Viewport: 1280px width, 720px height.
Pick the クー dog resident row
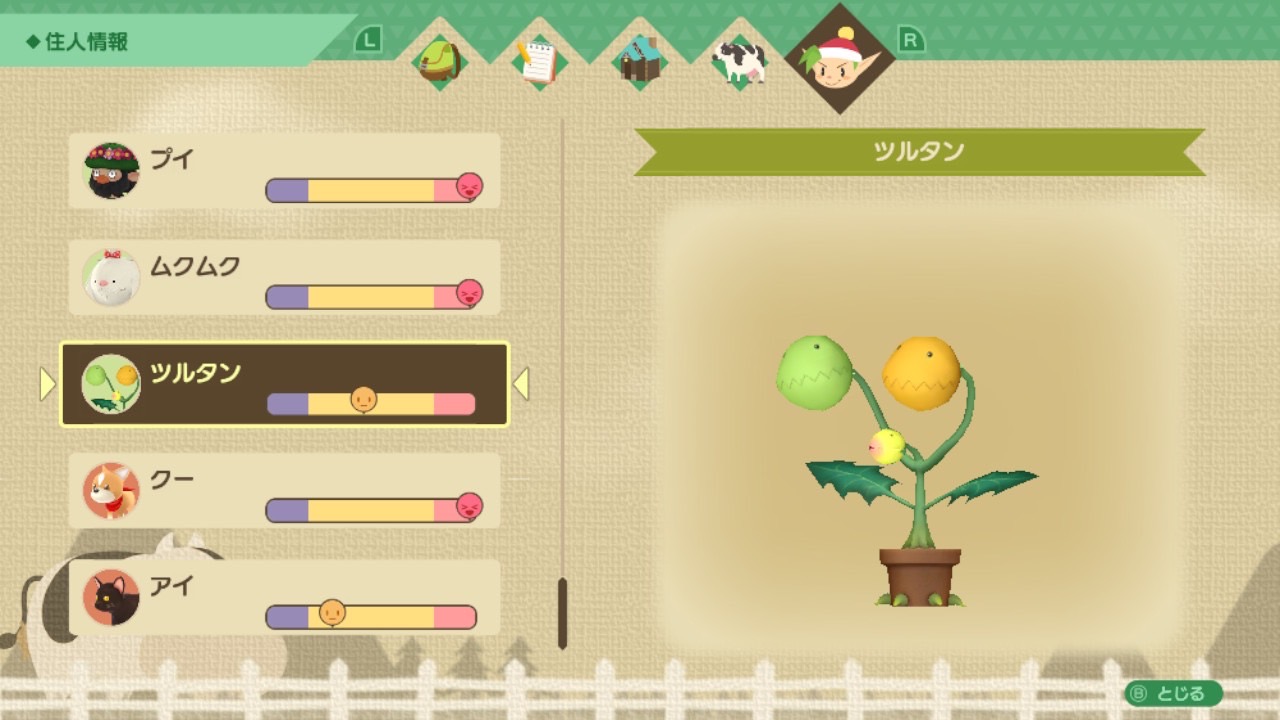click(284, 491)
